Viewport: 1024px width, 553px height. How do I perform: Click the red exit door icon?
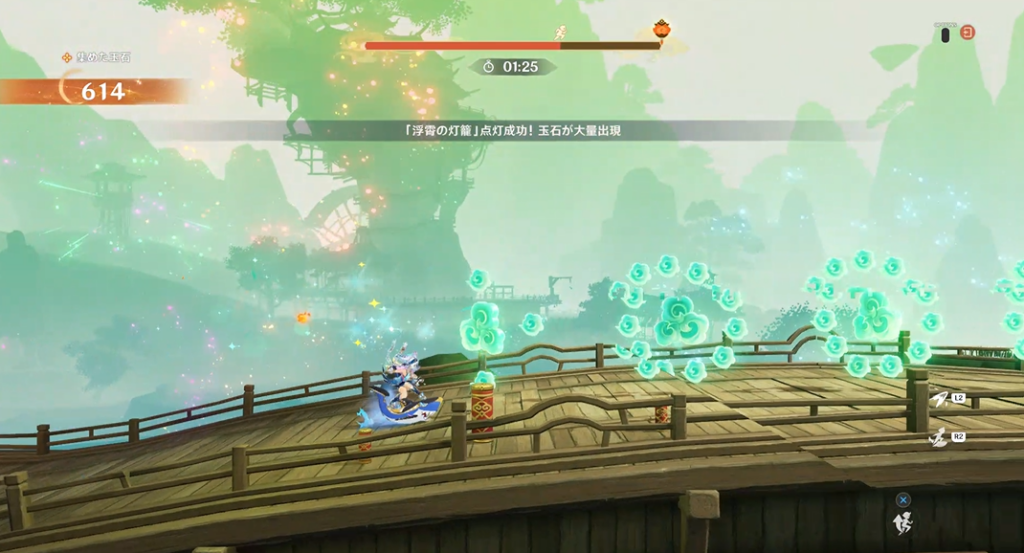tap(967, 32)
